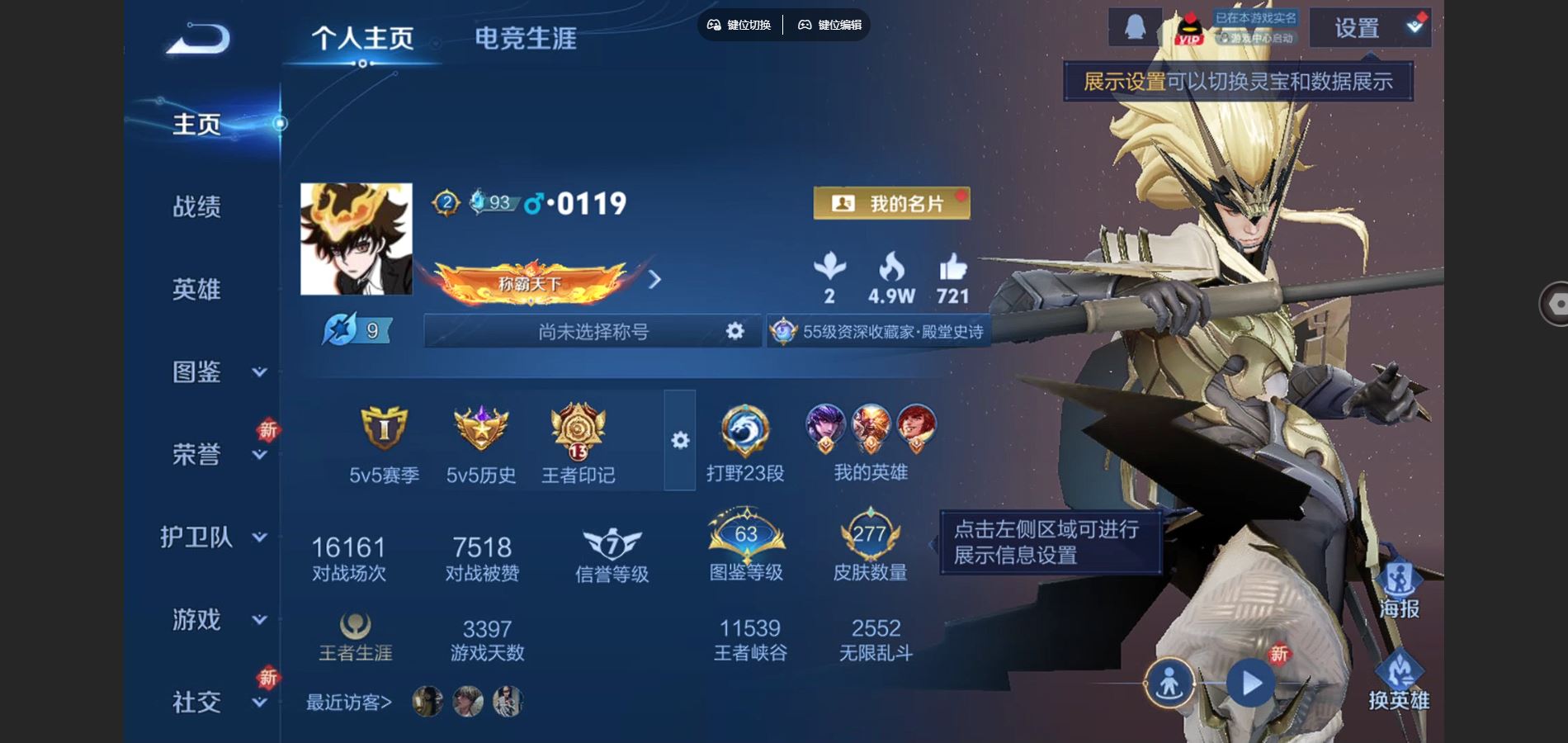Click the 键位切换 key mapping toggle
Viewport: 1568px width, 743px height.
739,25
